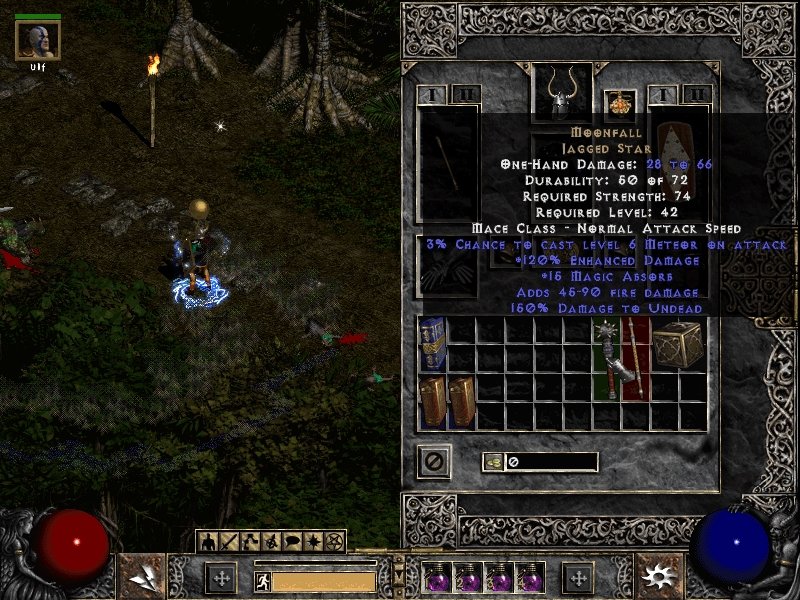This screenshot has height=600, width=800.
Task: Open the game menu pentagram icon
Action: click(334, 542)
